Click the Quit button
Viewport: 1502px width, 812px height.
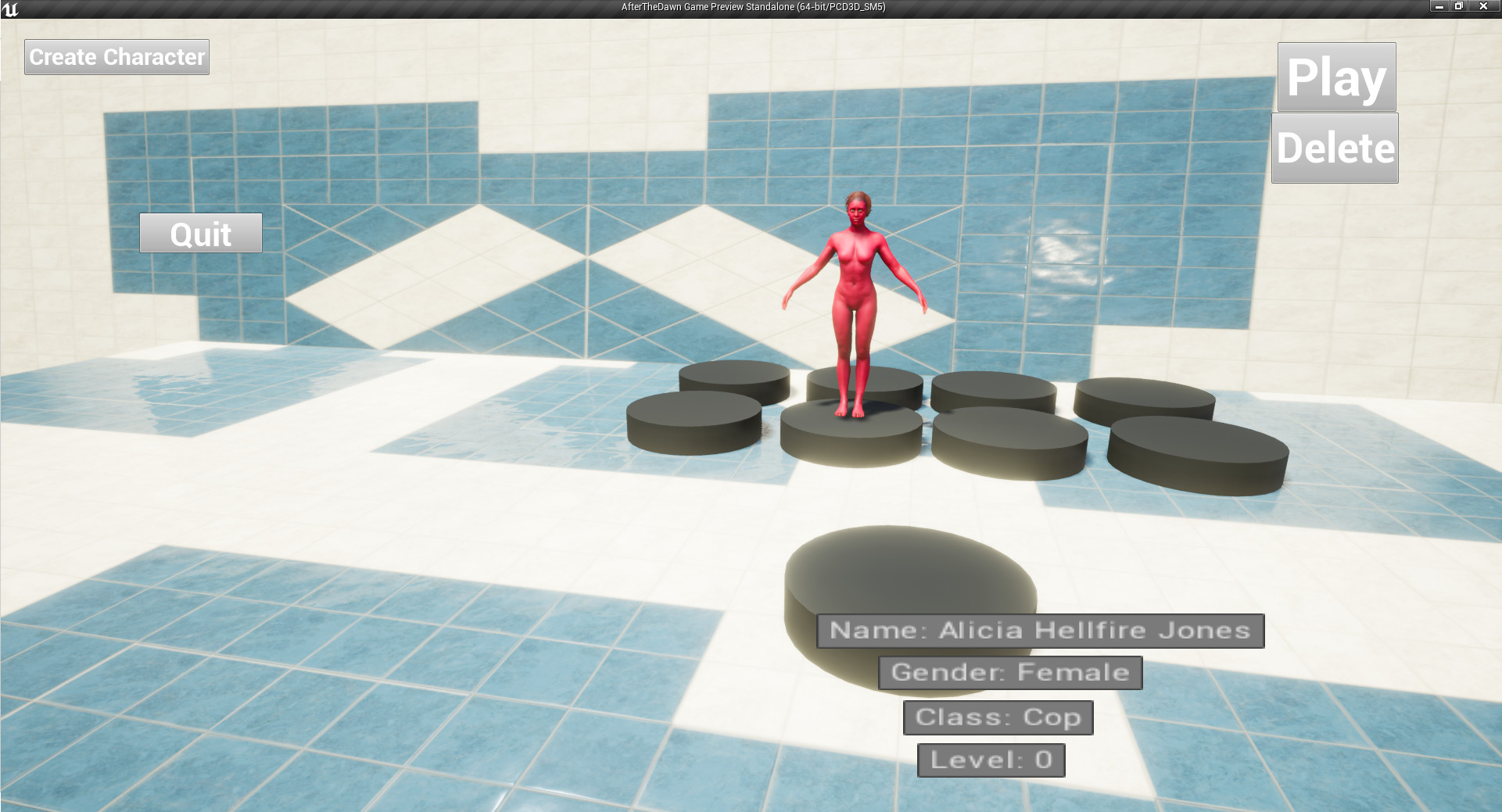tap(199, 233)
